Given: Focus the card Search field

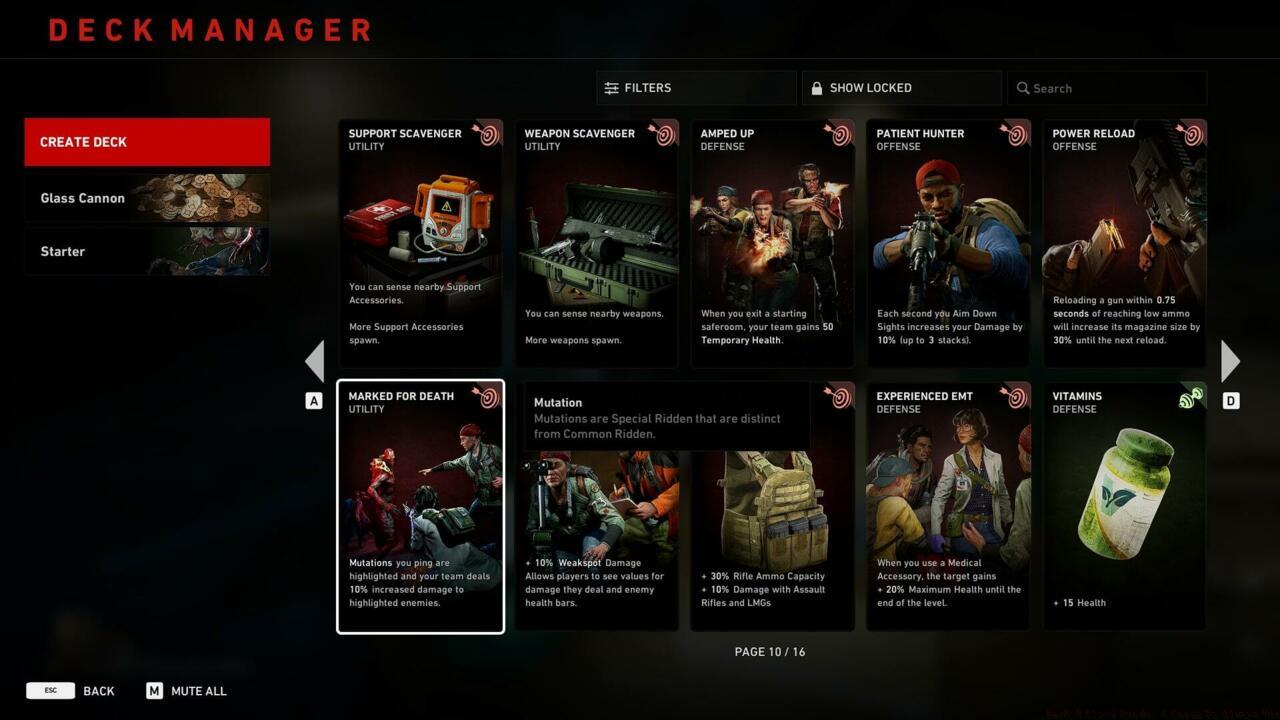Looking at the screenshot, I should [x=1107, y=88].
